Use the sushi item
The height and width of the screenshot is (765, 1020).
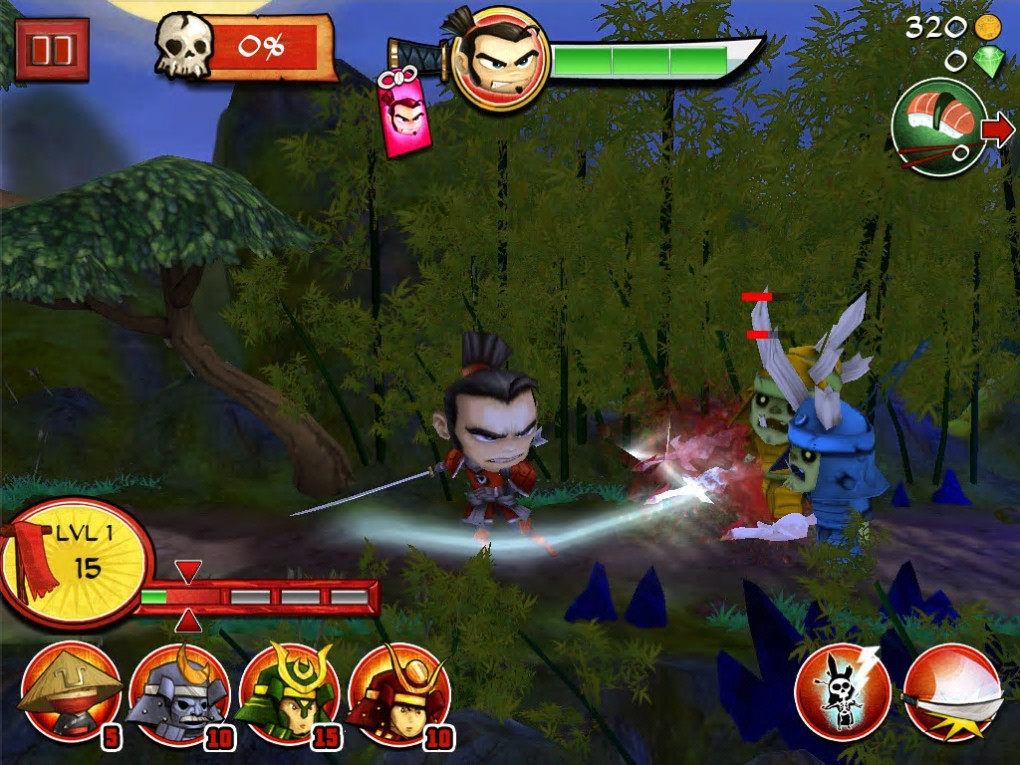[x=938, y=129]
